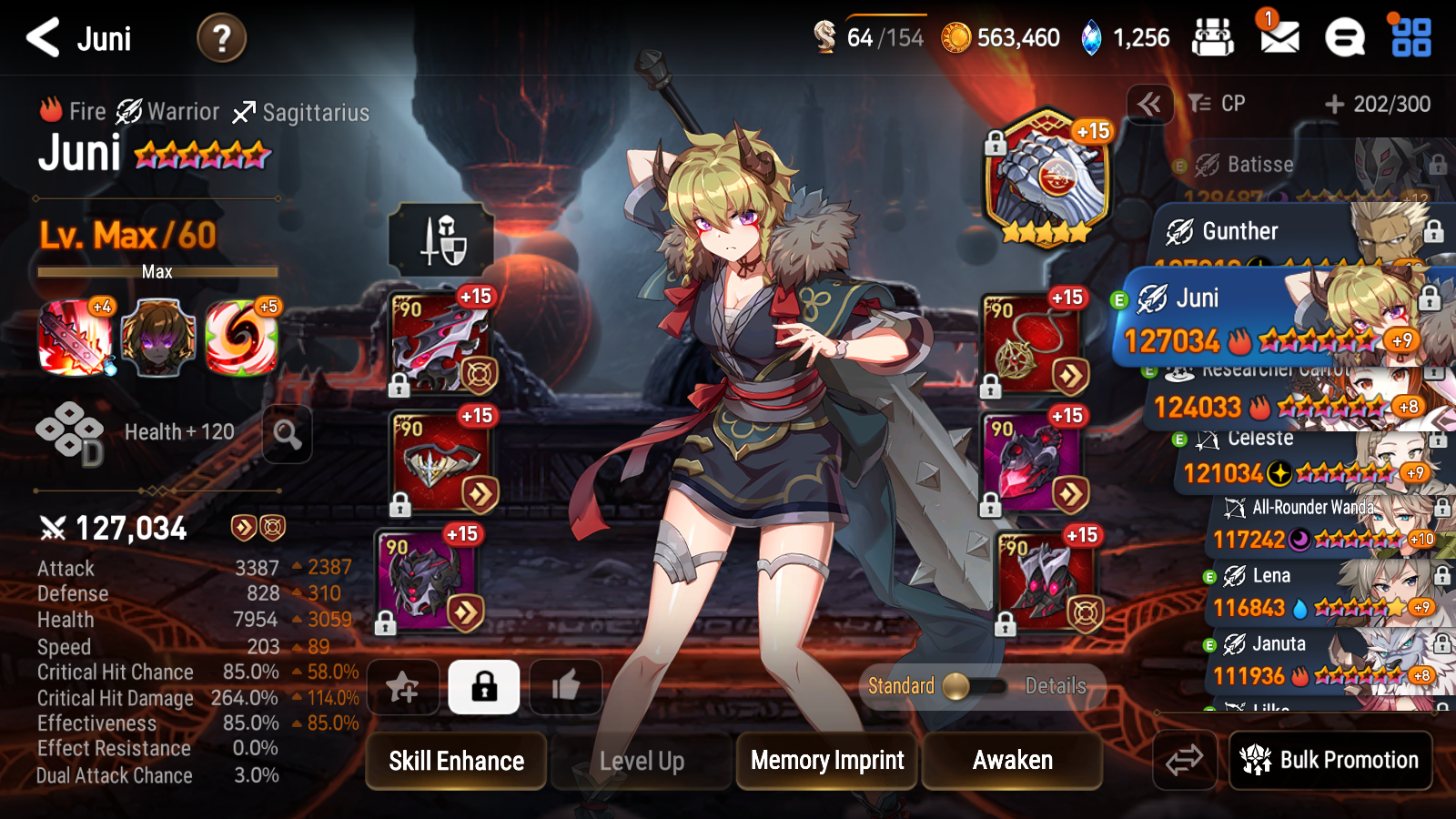
Task: Open the blue grid main menu icon
Action: point(1411,38)
